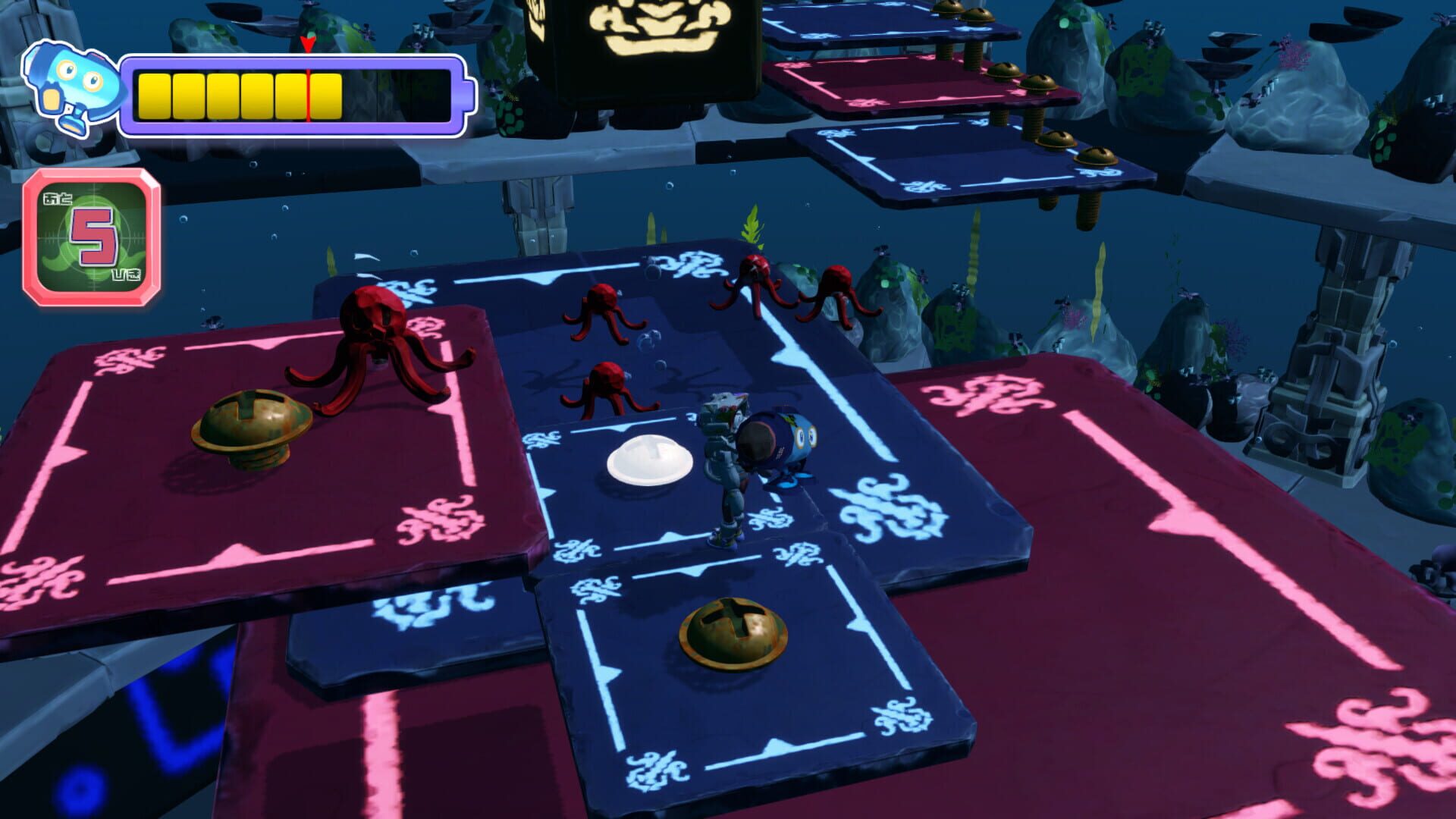The width and height of the screenshot is (1456, 819).
Task: Select the octopus counter badge showing 5
Action: tap(91, 235)
